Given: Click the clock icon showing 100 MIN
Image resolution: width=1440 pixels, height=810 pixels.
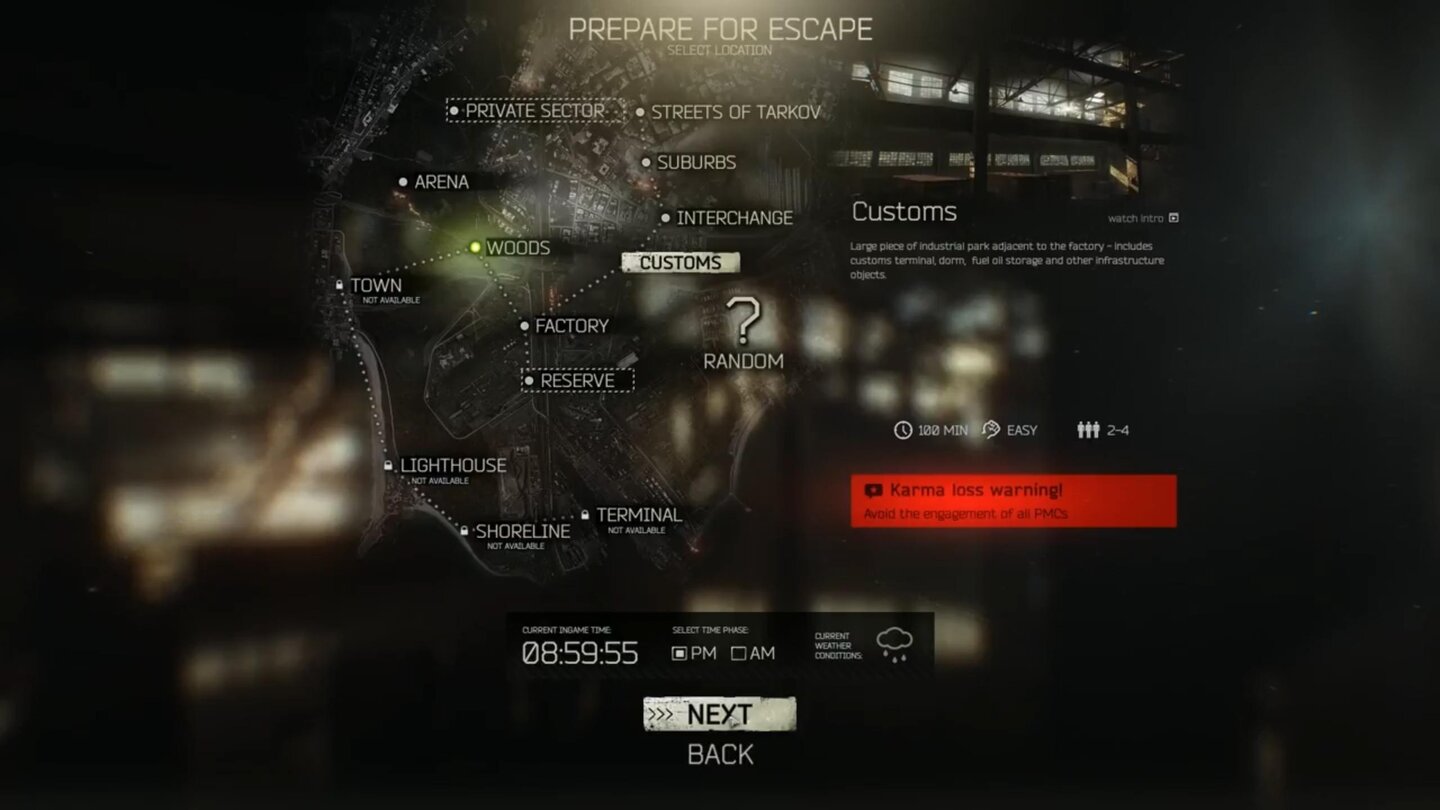Looking at the screenshot, I should [901, 430].
